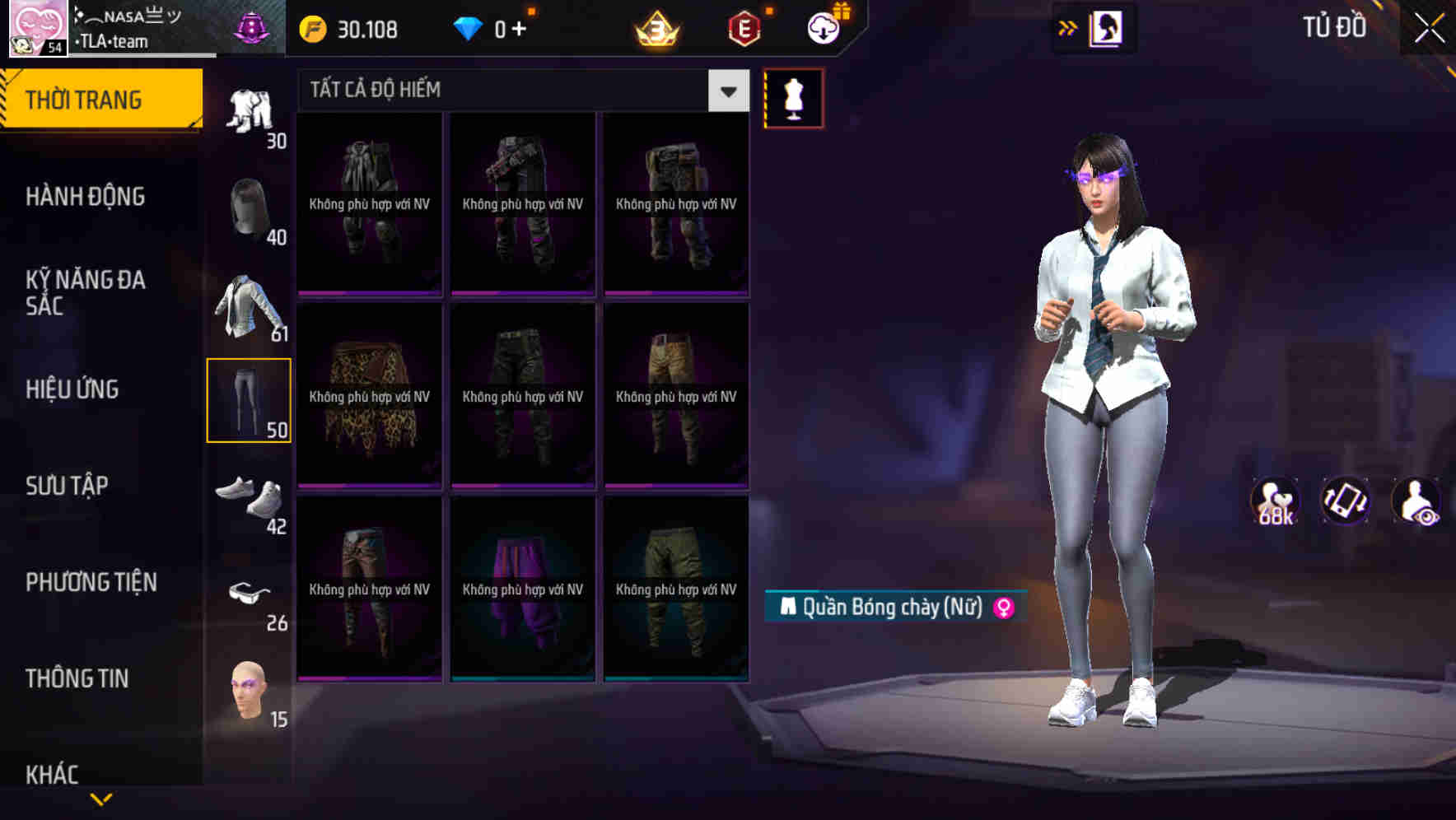Click the hair category icon showing 40
The height and width of the screenshot is (820, 1456).
tap(250, 204)
